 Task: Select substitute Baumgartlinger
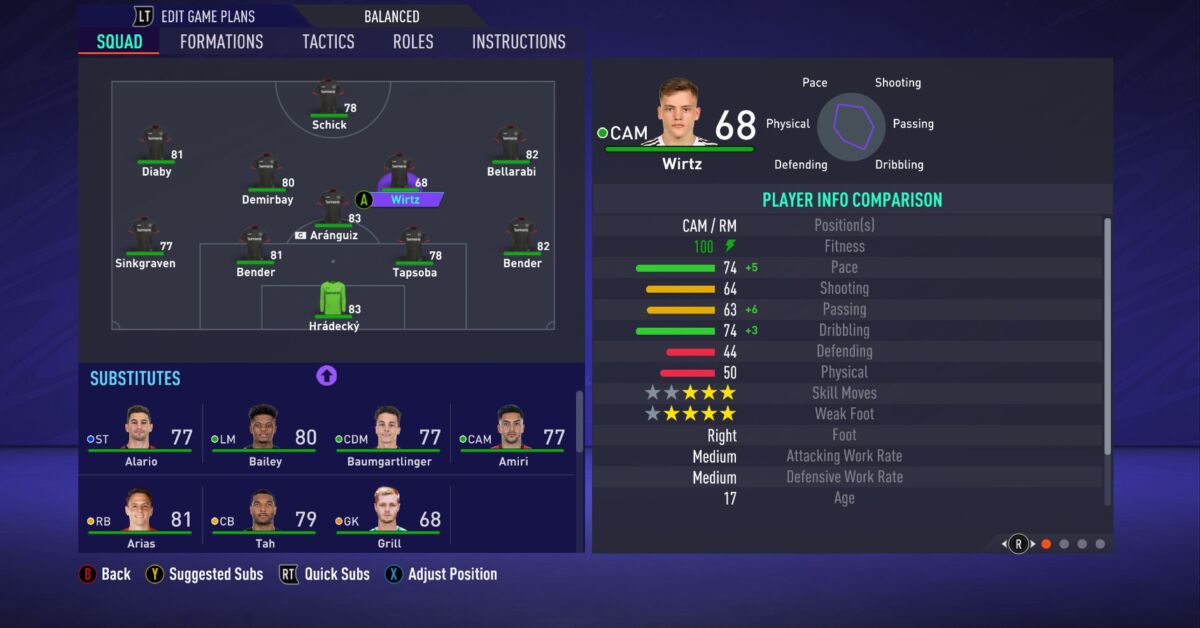click(x=388, y=434)
